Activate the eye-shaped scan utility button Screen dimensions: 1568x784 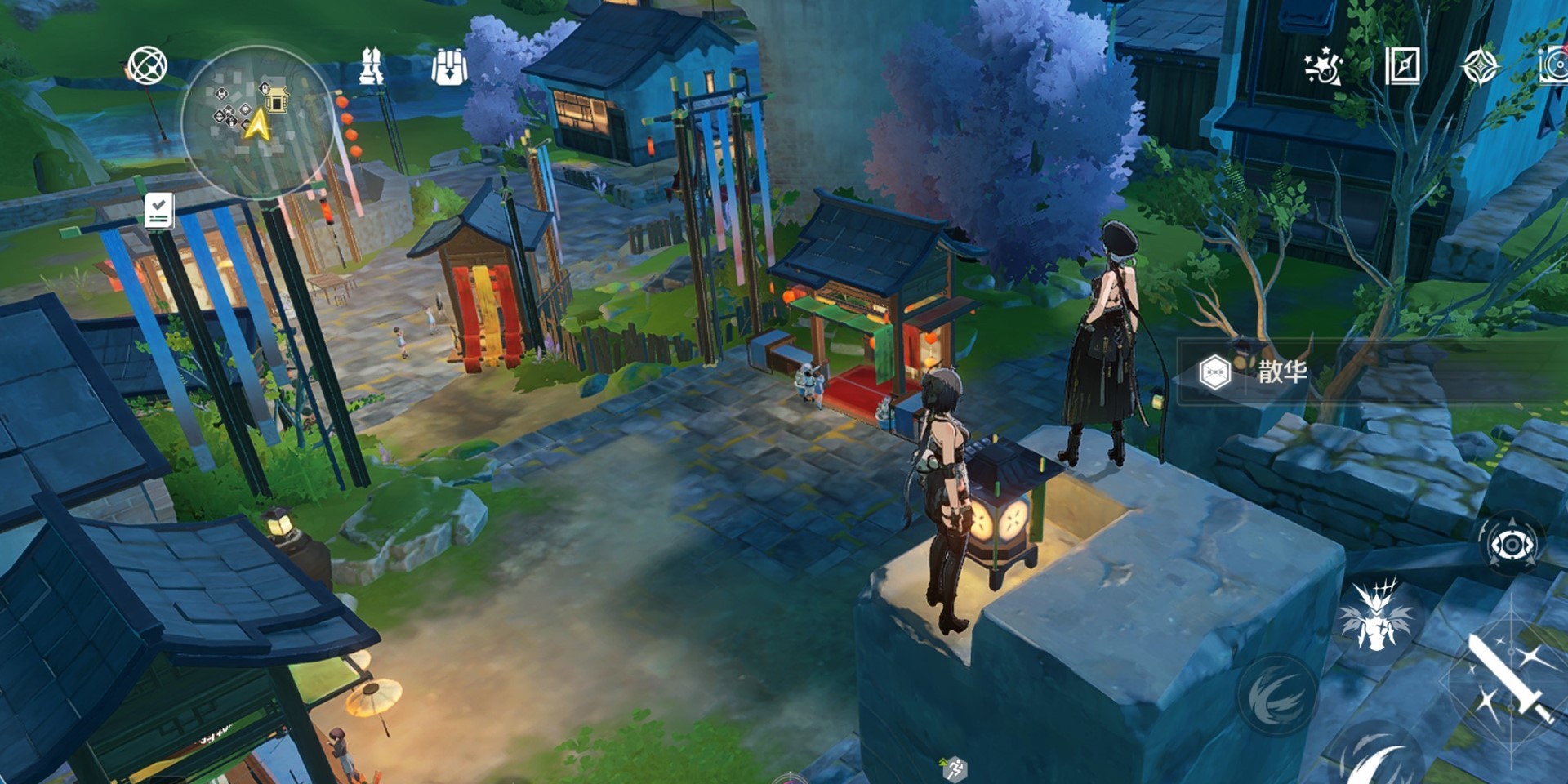tap(1512, 544)
